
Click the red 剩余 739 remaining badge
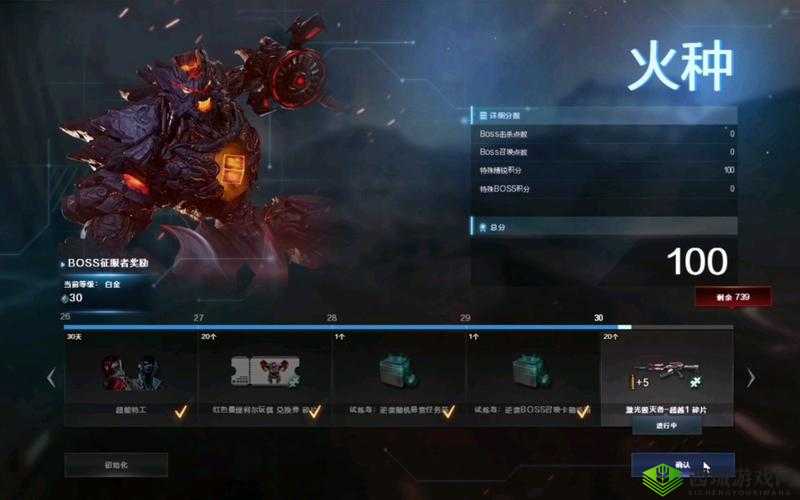point(733,297)
